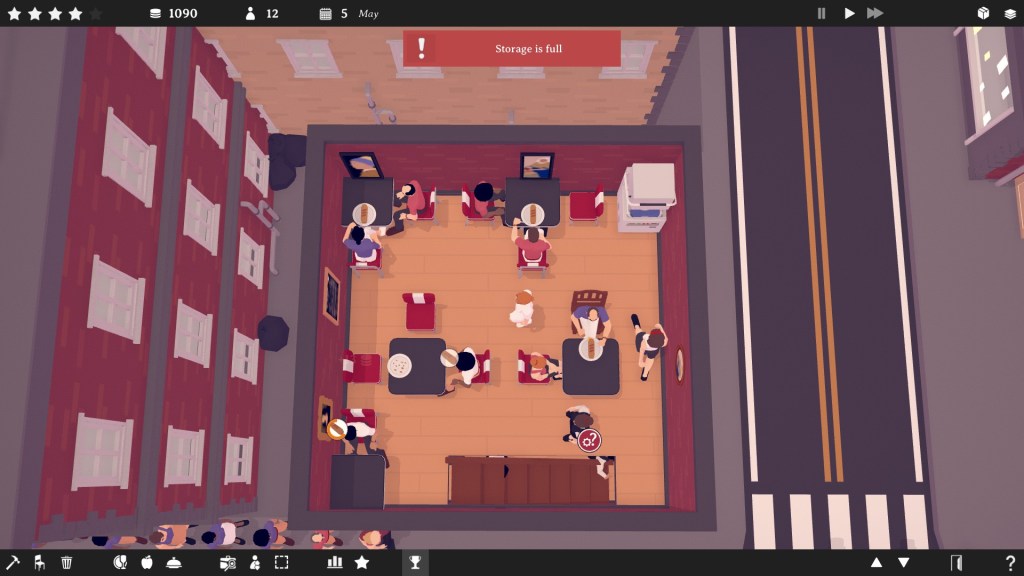
Task: Activate the dashed square selection tool
Action: click(281, 563)
